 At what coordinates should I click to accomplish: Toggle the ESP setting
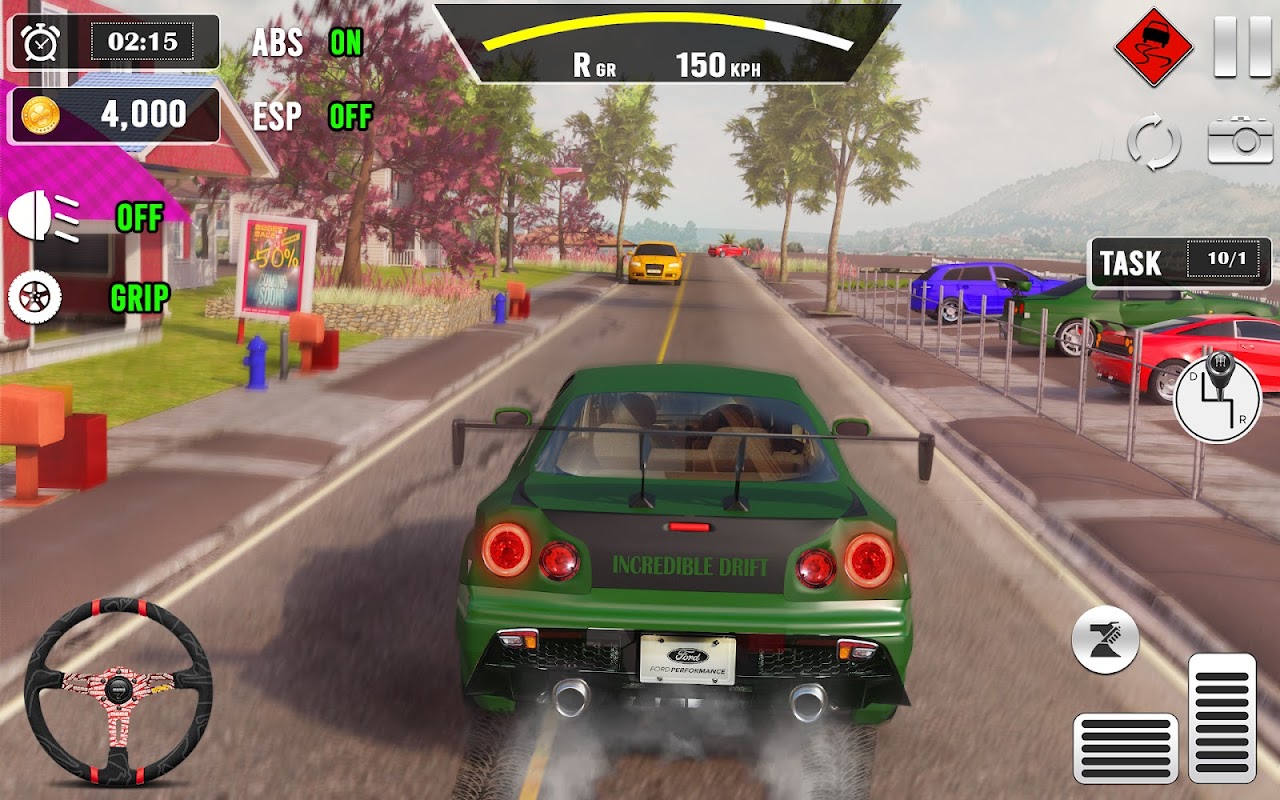350,117
